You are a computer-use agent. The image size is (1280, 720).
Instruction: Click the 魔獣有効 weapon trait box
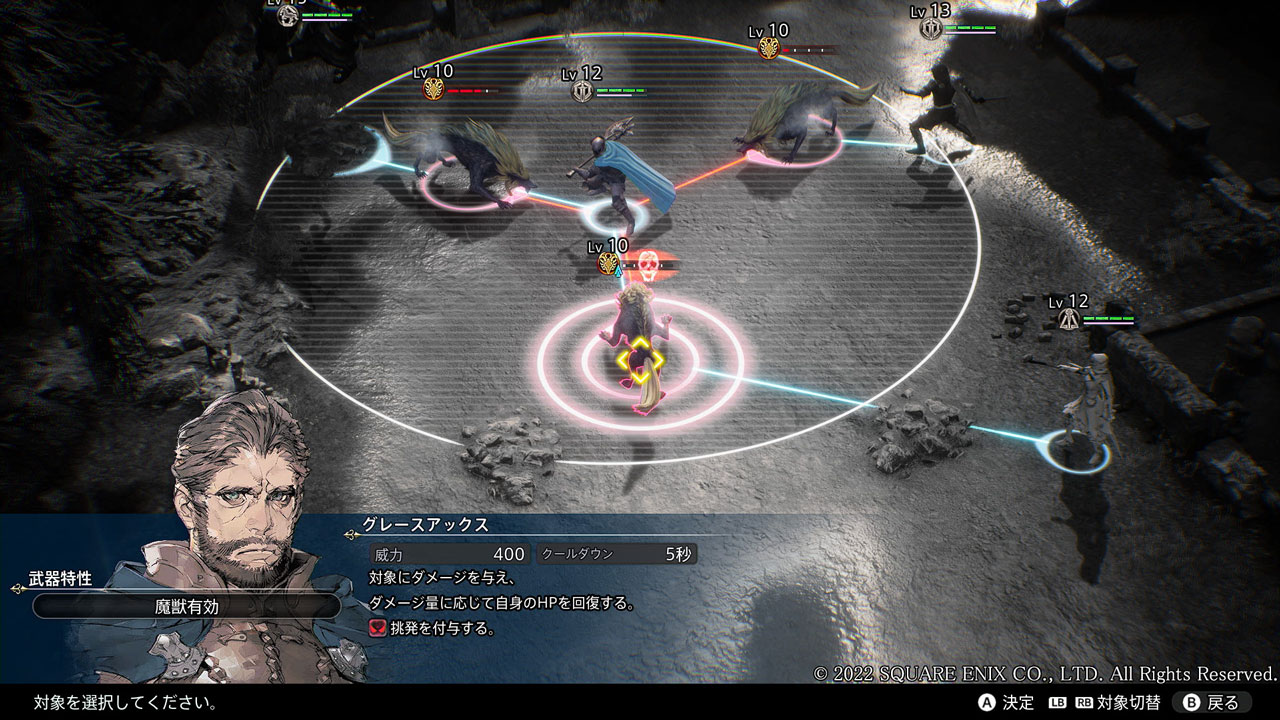[187, 605]
